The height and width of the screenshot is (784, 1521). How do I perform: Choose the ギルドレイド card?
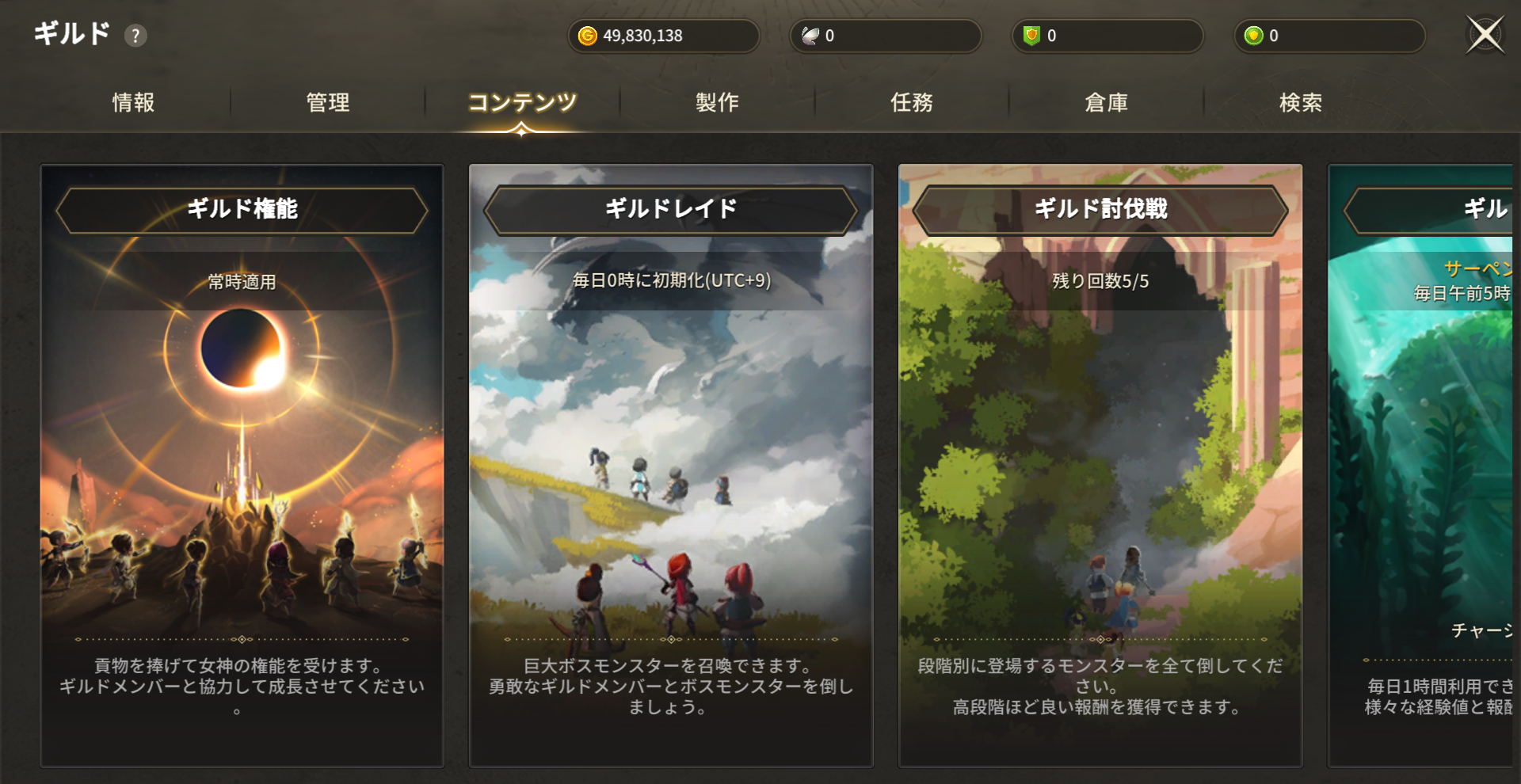[671, 466]
